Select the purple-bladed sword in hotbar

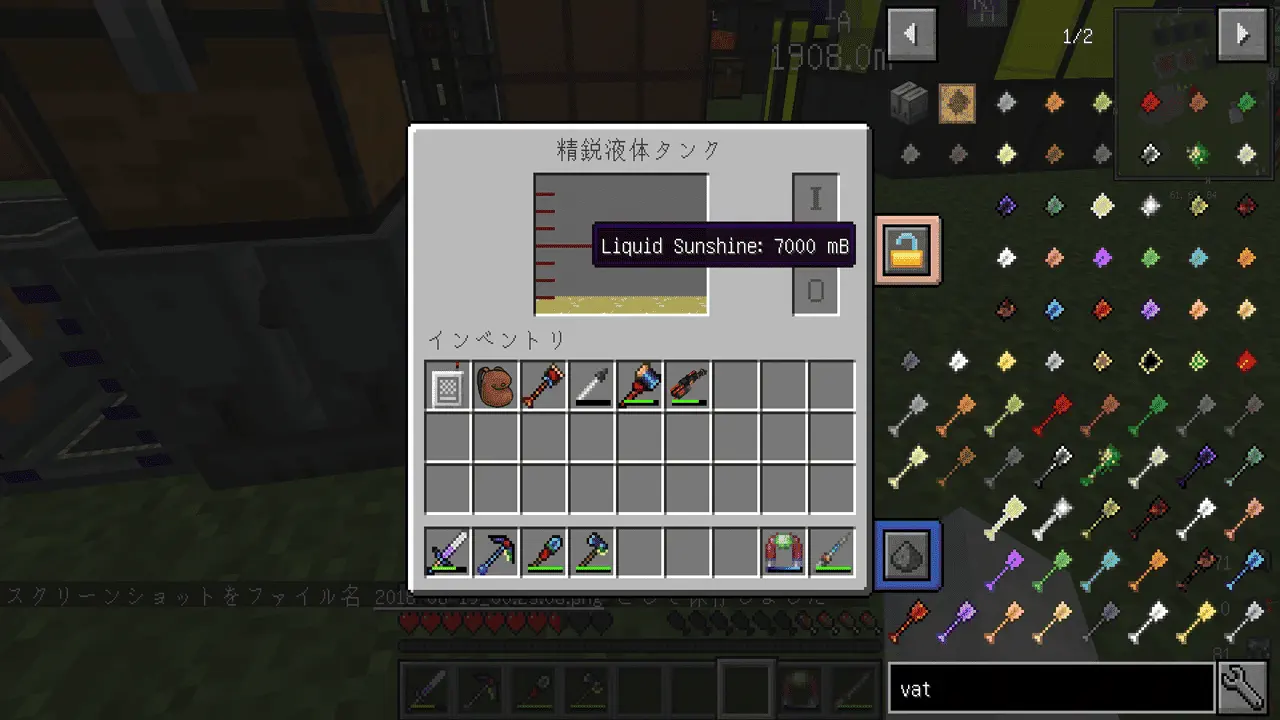click(x=448, y=553)
